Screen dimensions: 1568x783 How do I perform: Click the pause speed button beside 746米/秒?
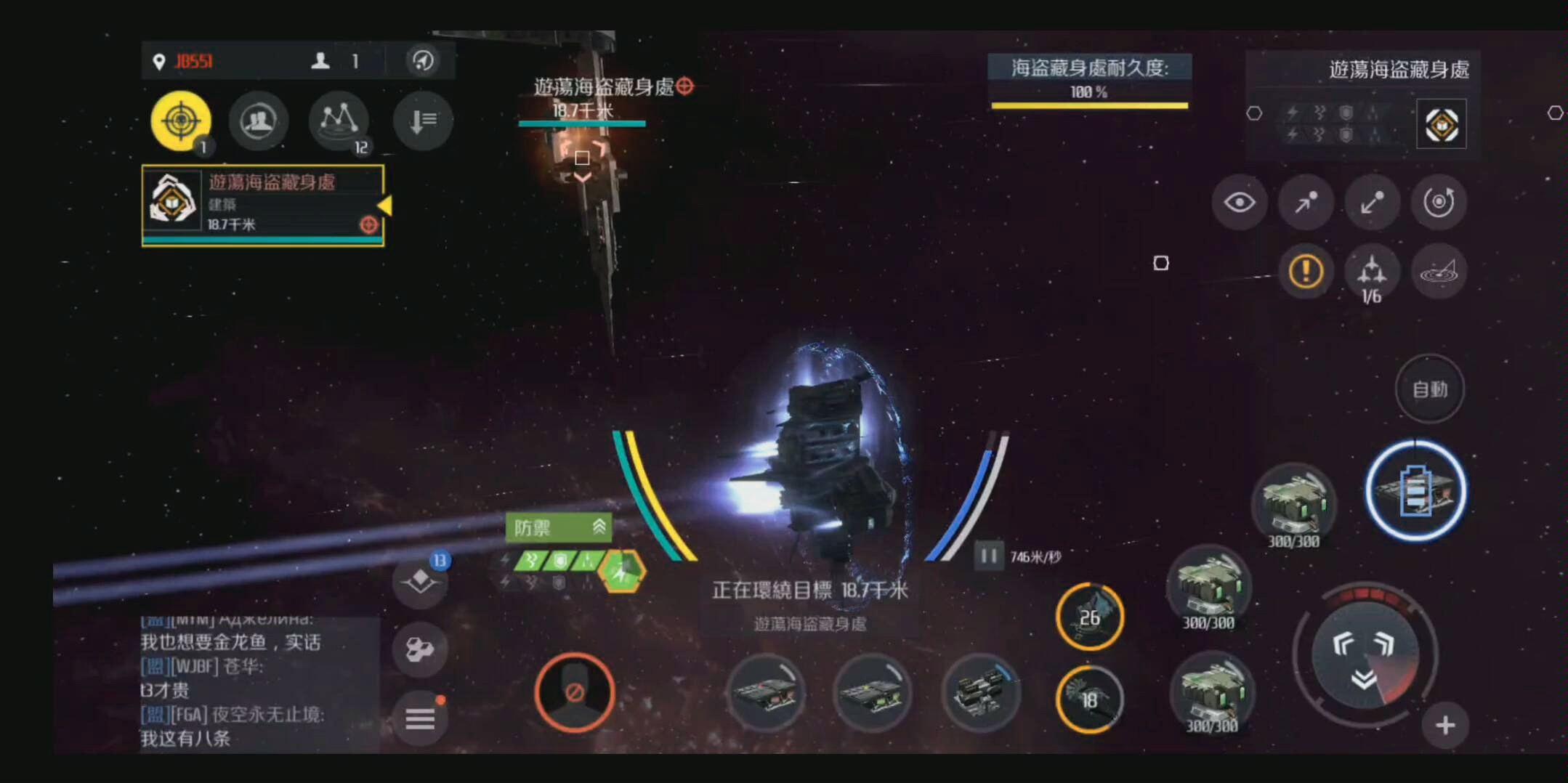point(988,556)
